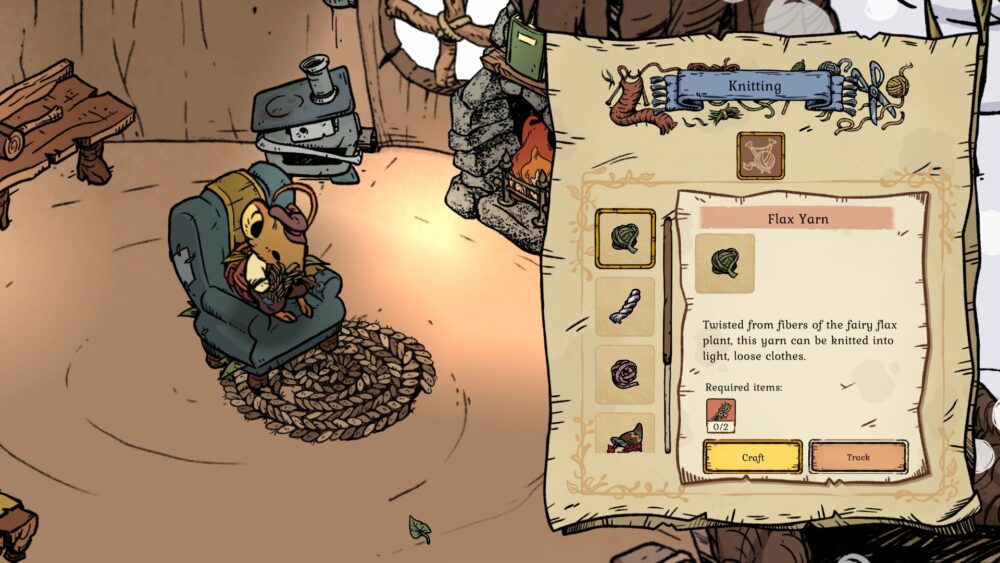
Task: Choose the white twisted rope recipe
Action: [x=625, y=306]
